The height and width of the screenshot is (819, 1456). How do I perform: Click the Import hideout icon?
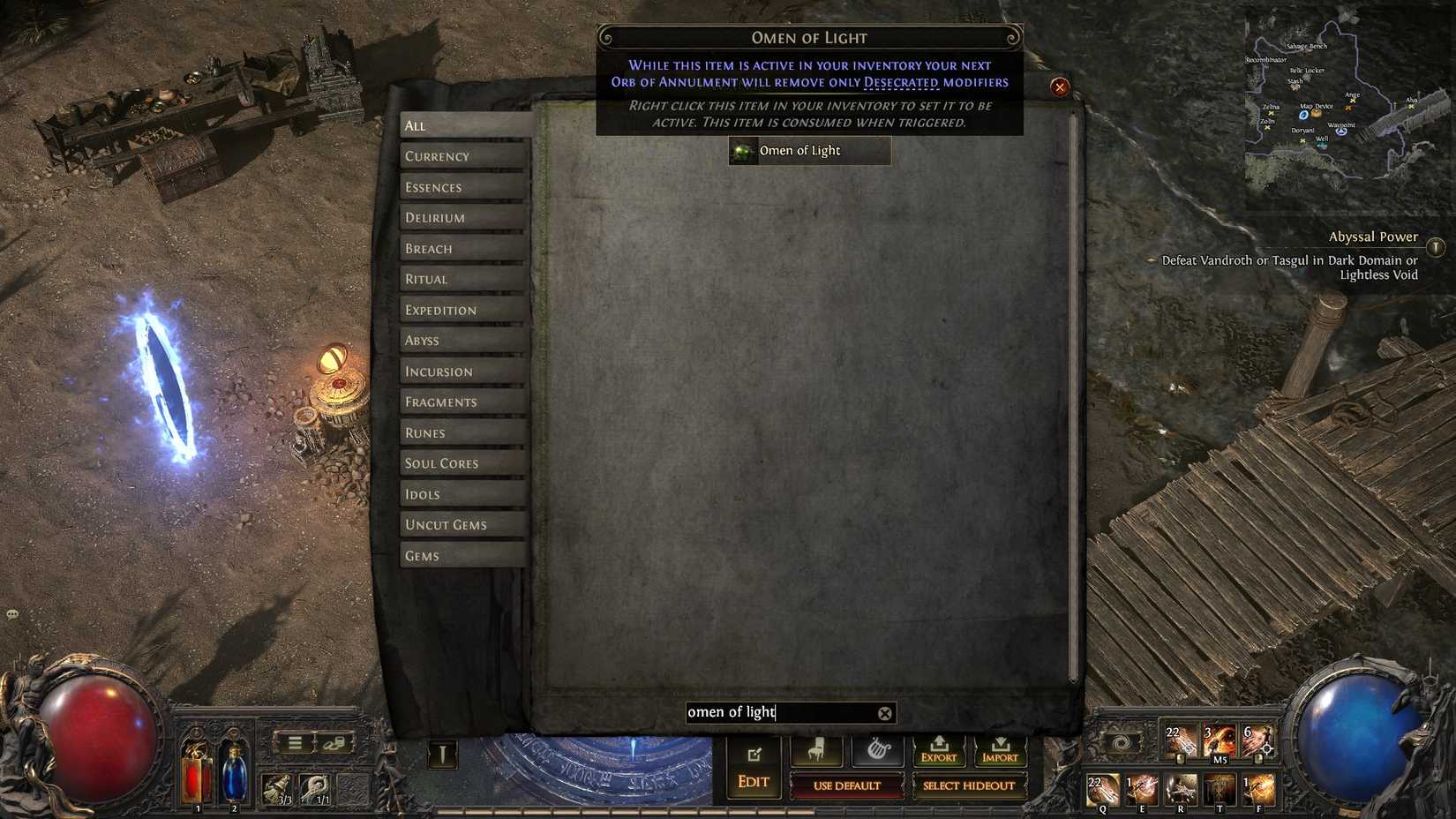(x=1001, y=750)
